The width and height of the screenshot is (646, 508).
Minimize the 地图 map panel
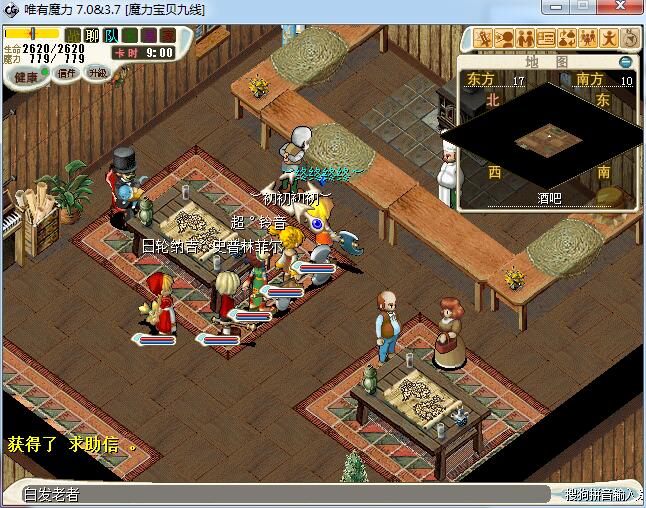(625, 62)
